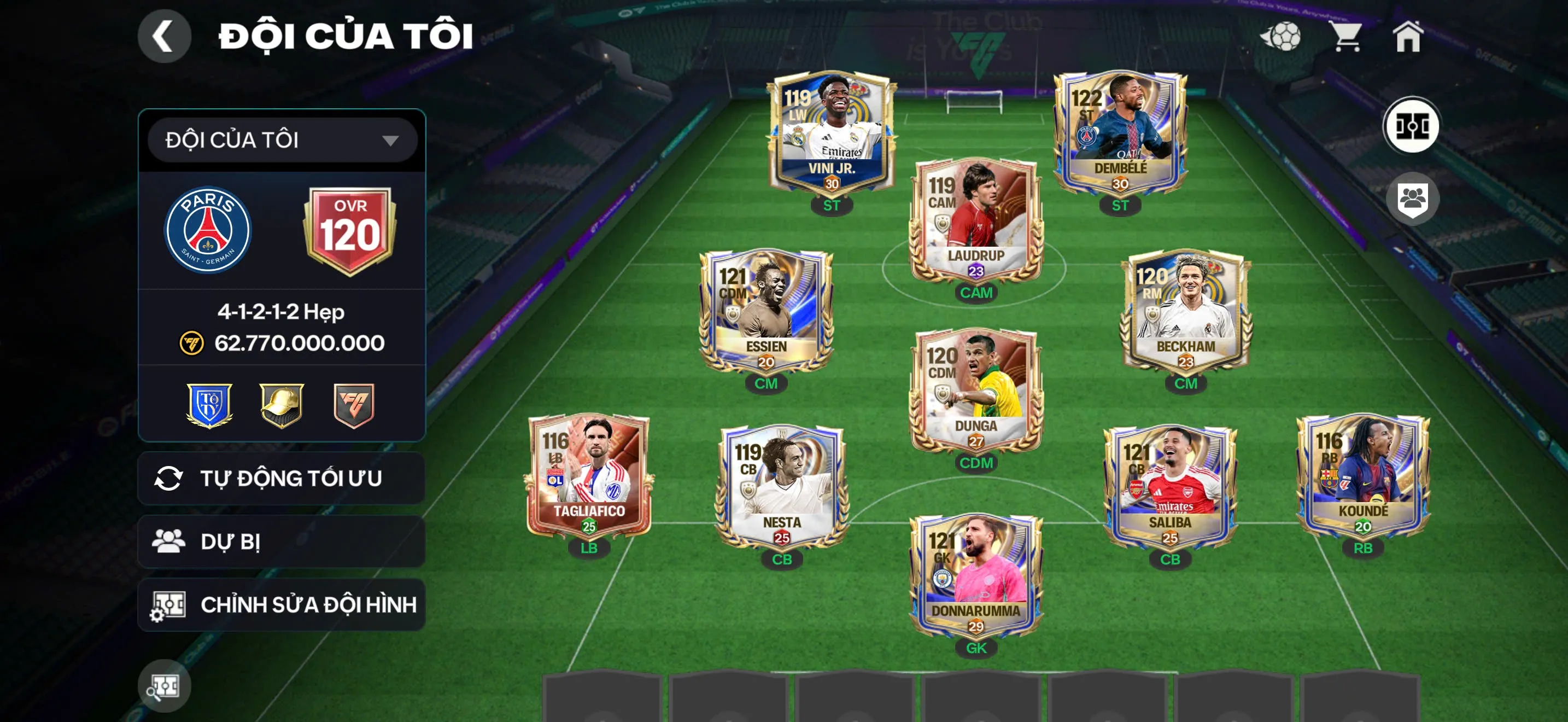Open the DỰ BỊ substitutes list

tap(282, 542)
